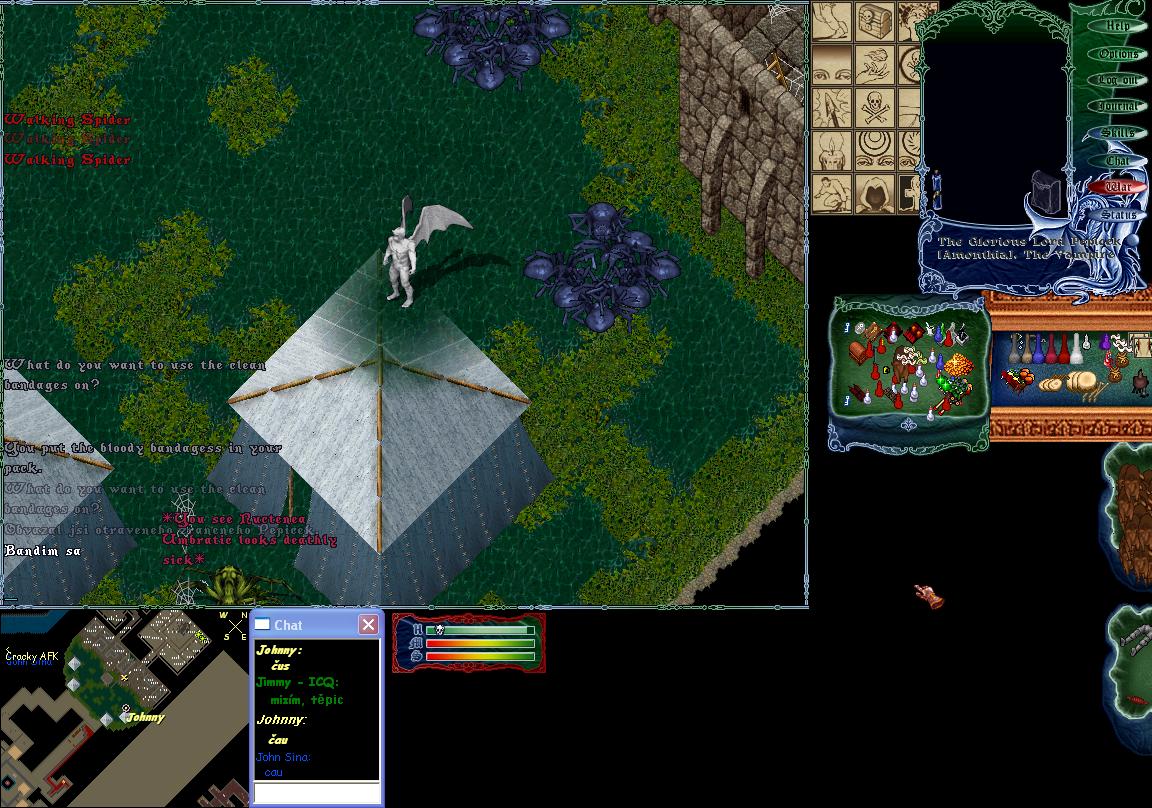Image resolution: width=1152 pixels, height=808 pixels.
Task: Open the dark backpack on the paperdoll
Action: click(1047, 188)
